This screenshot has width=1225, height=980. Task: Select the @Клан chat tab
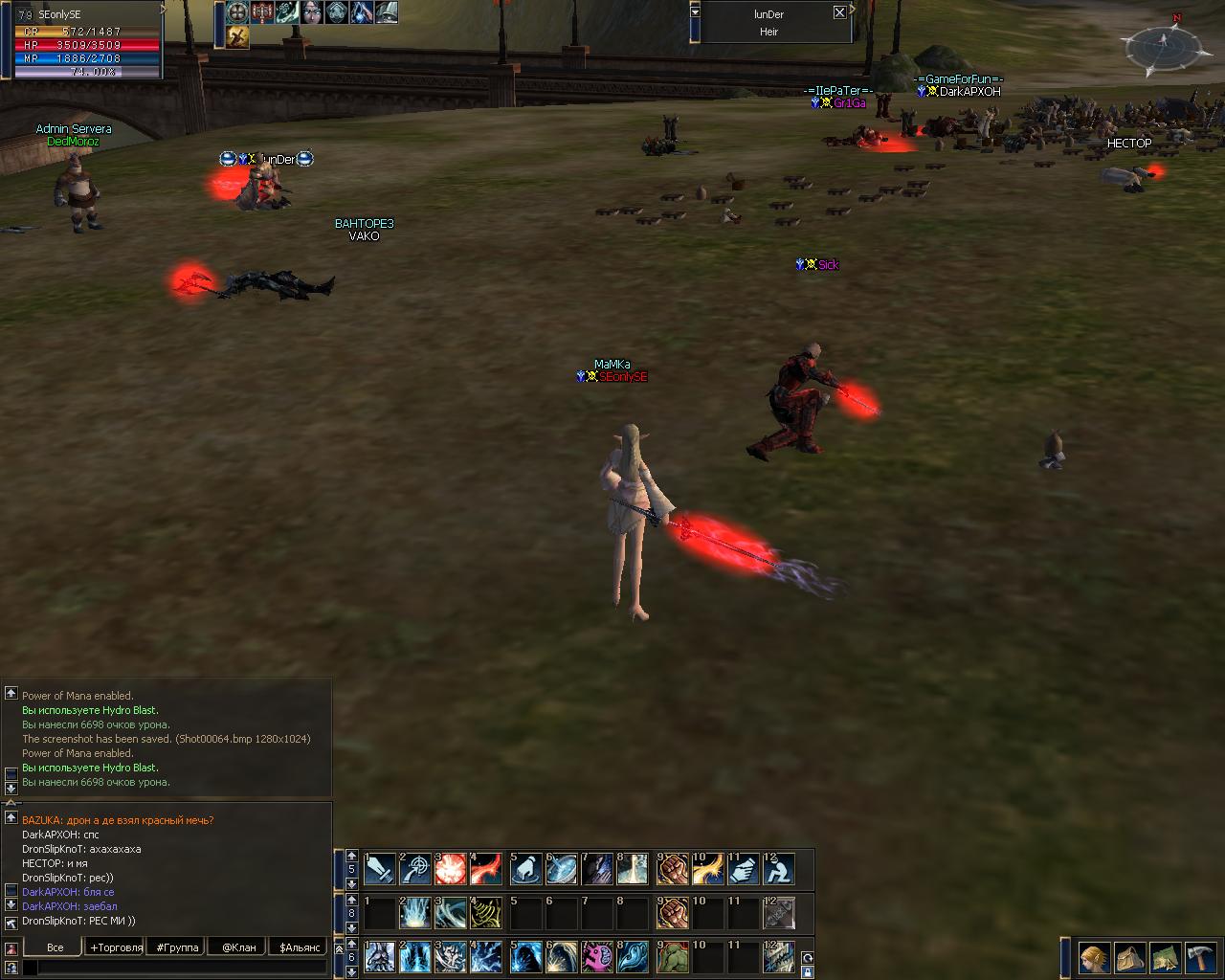239,947
